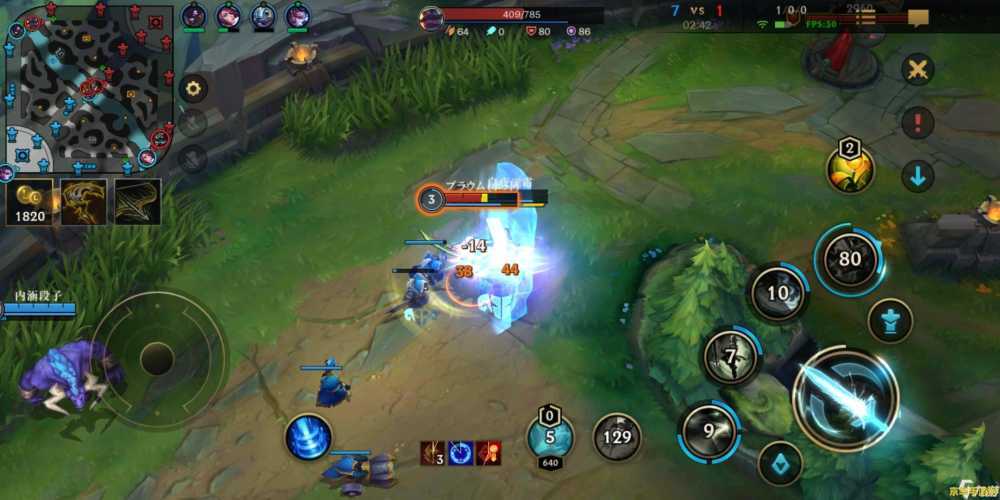The image size is (1000, 500).
Task: Select the recommended item next to the gold counter
Action: pos(84,201)
